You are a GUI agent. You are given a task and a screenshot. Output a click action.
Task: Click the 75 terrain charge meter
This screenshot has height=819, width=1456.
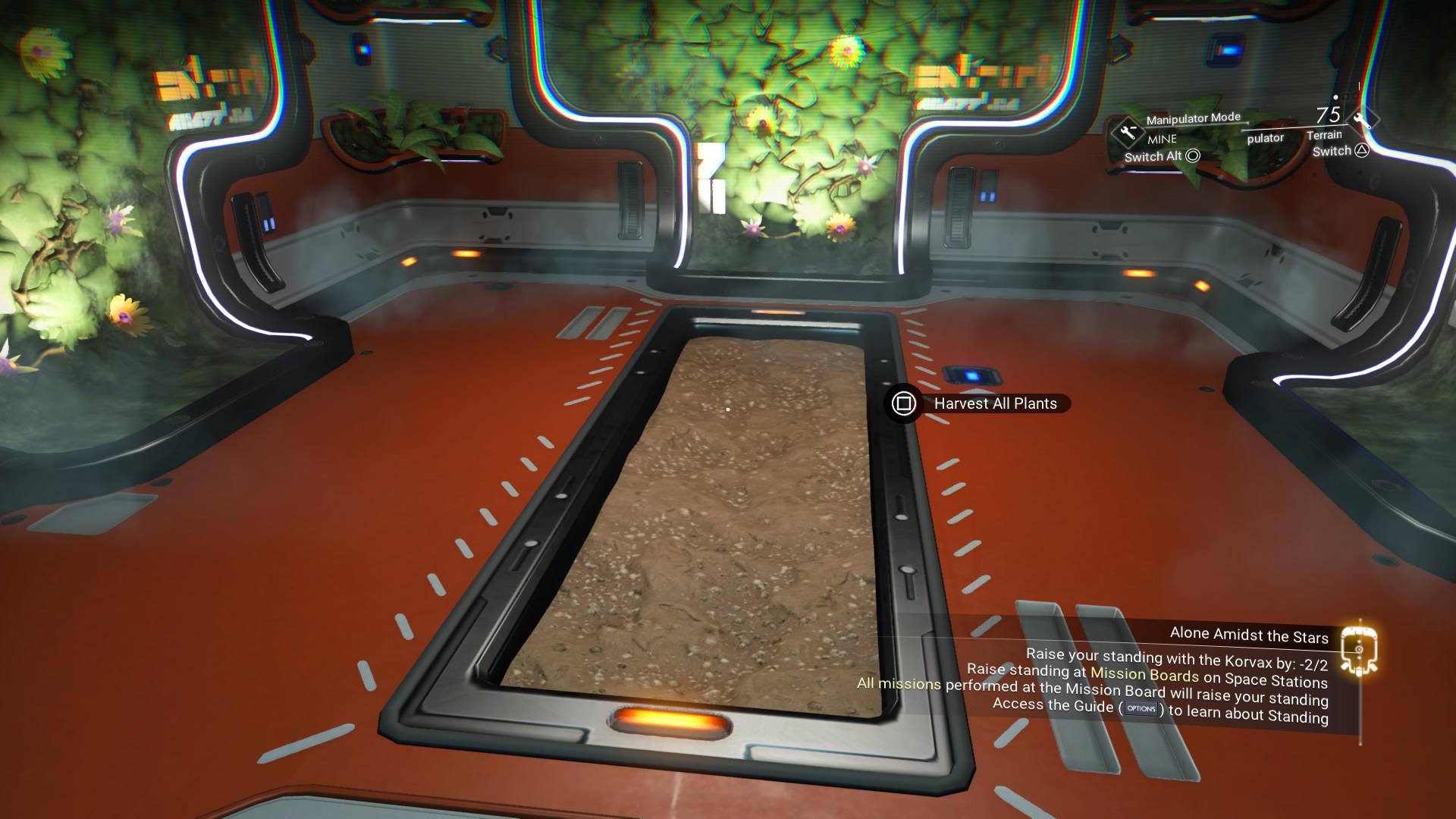(x=1329, y=114)
